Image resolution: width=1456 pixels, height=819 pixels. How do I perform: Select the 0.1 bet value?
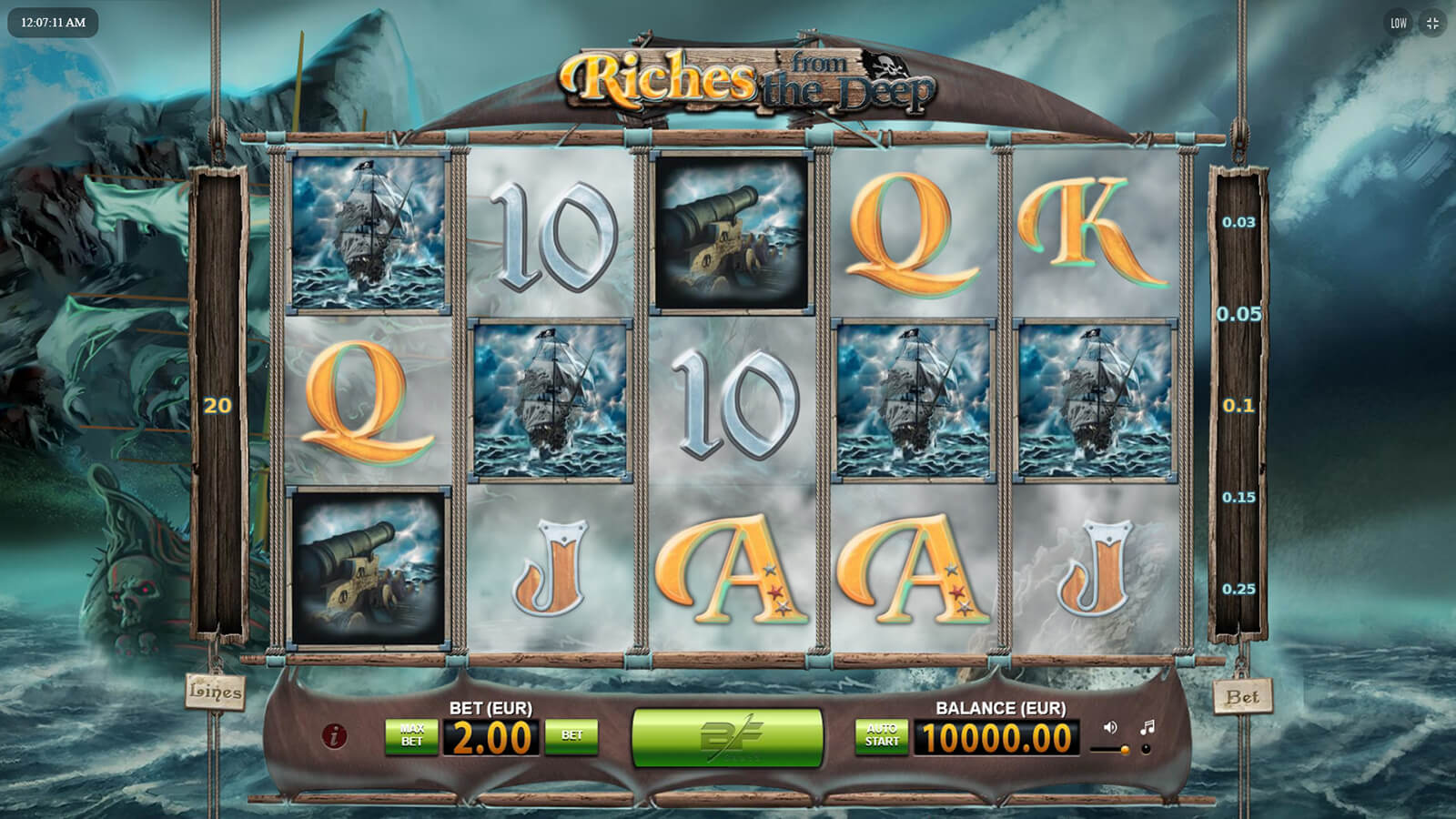coord(1239,406)
